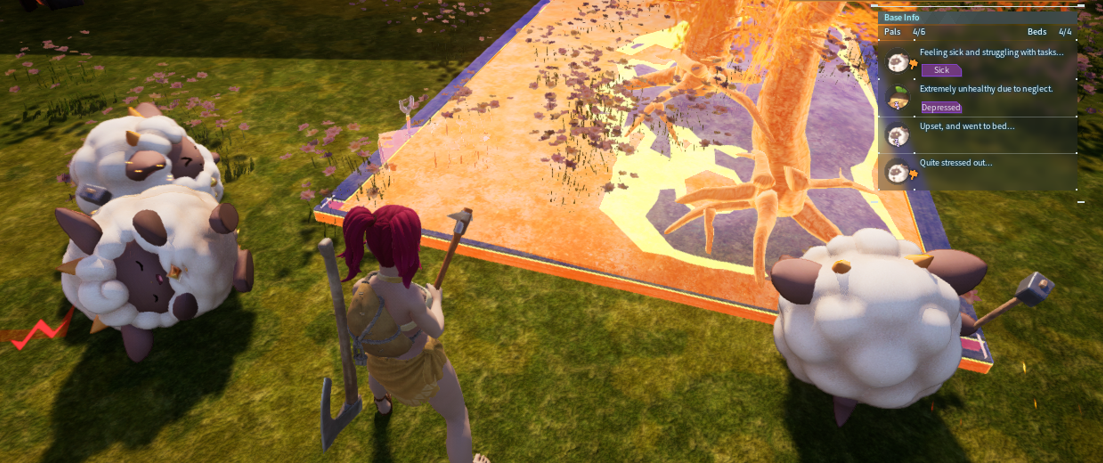The height and width of the screenshot is (463, 1103).
Task: Select the Pal row marked Sick
Action: (x=978, y=61)
